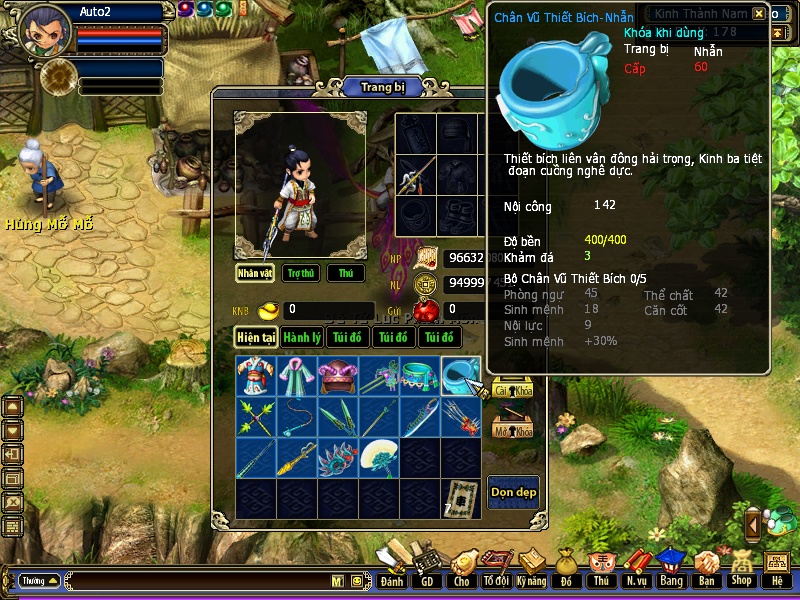The image size is (800, 600).
Task: Click the Cài Khóa lock button
Action: tap(512, 390)
